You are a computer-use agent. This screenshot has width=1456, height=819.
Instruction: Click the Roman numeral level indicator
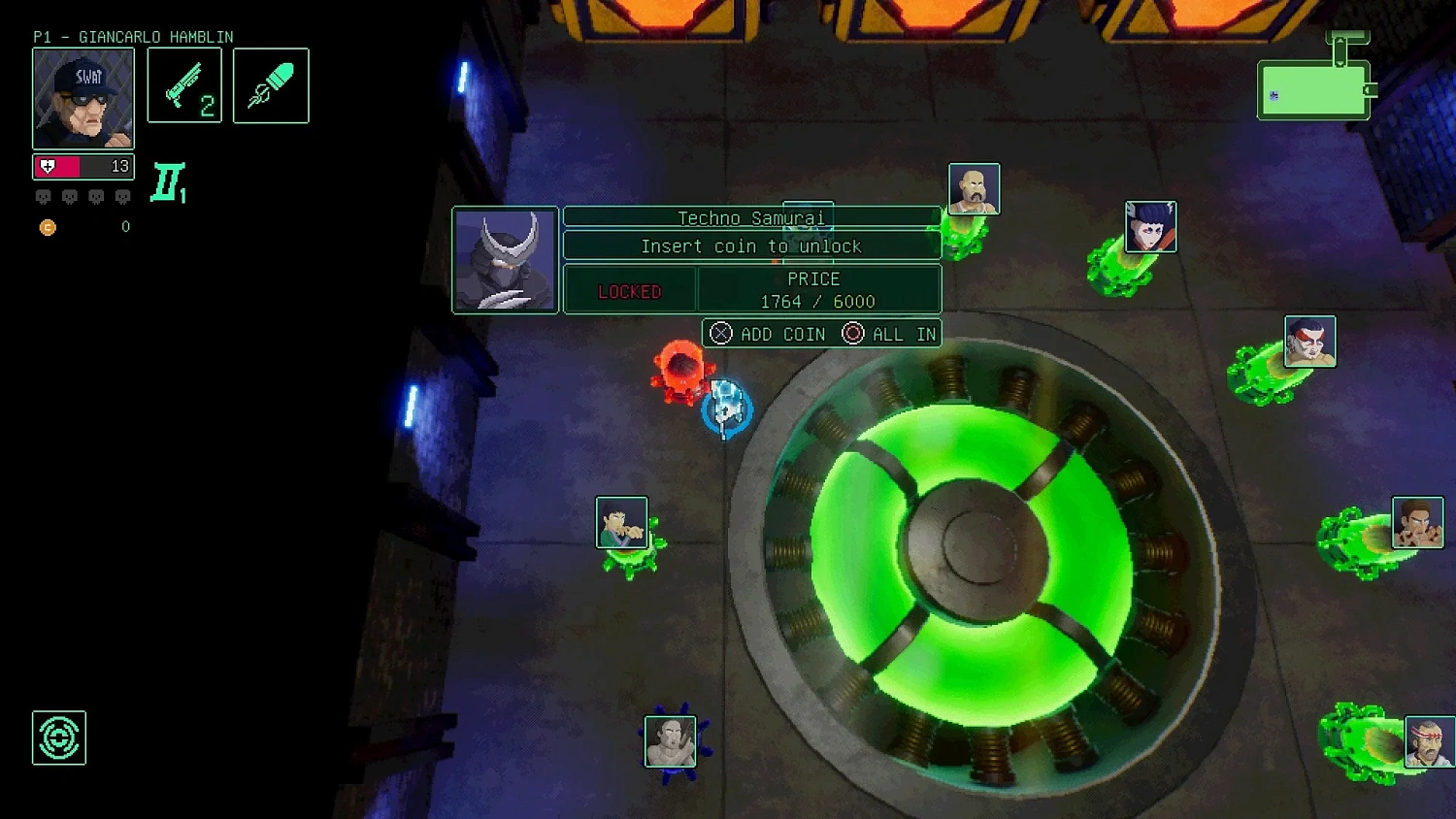pos(167,183)
